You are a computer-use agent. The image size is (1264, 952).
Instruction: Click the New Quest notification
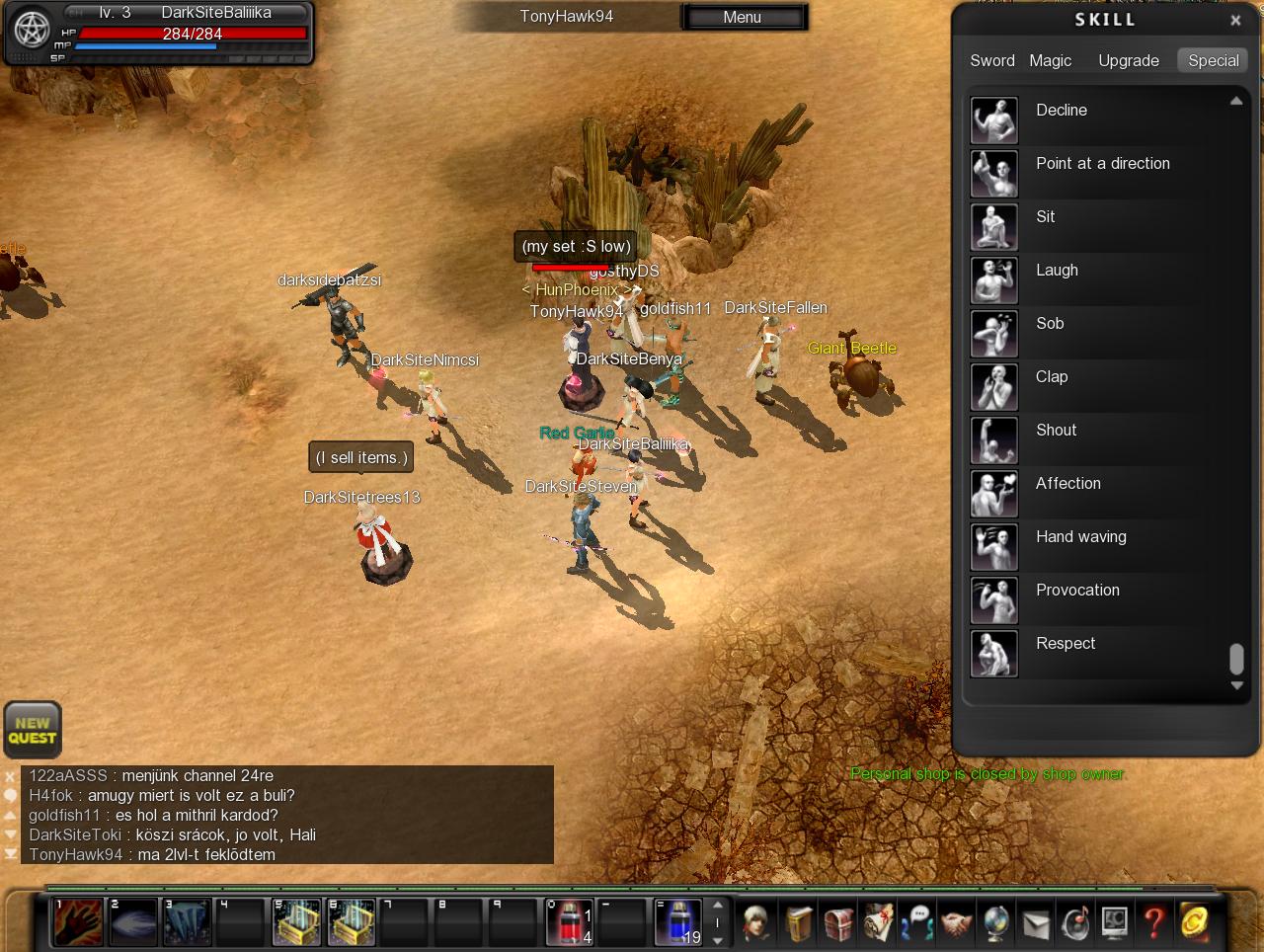[x=33, y=730]
